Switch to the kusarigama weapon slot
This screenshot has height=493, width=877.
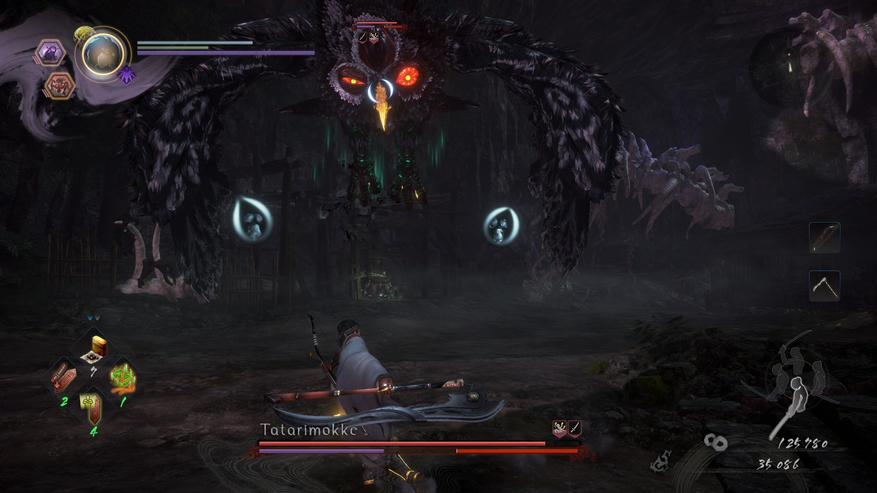click(824, 286)
